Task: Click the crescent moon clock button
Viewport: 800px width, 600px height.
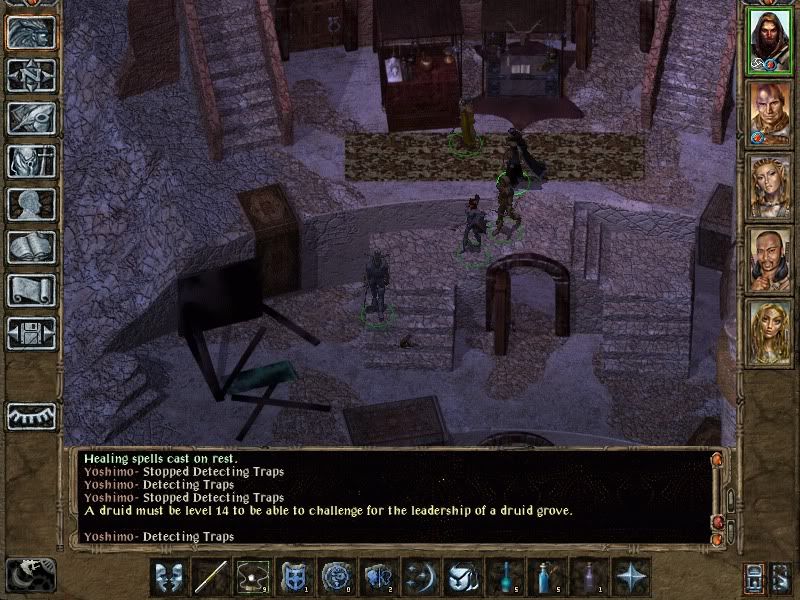Action: (x=30, y=574)
